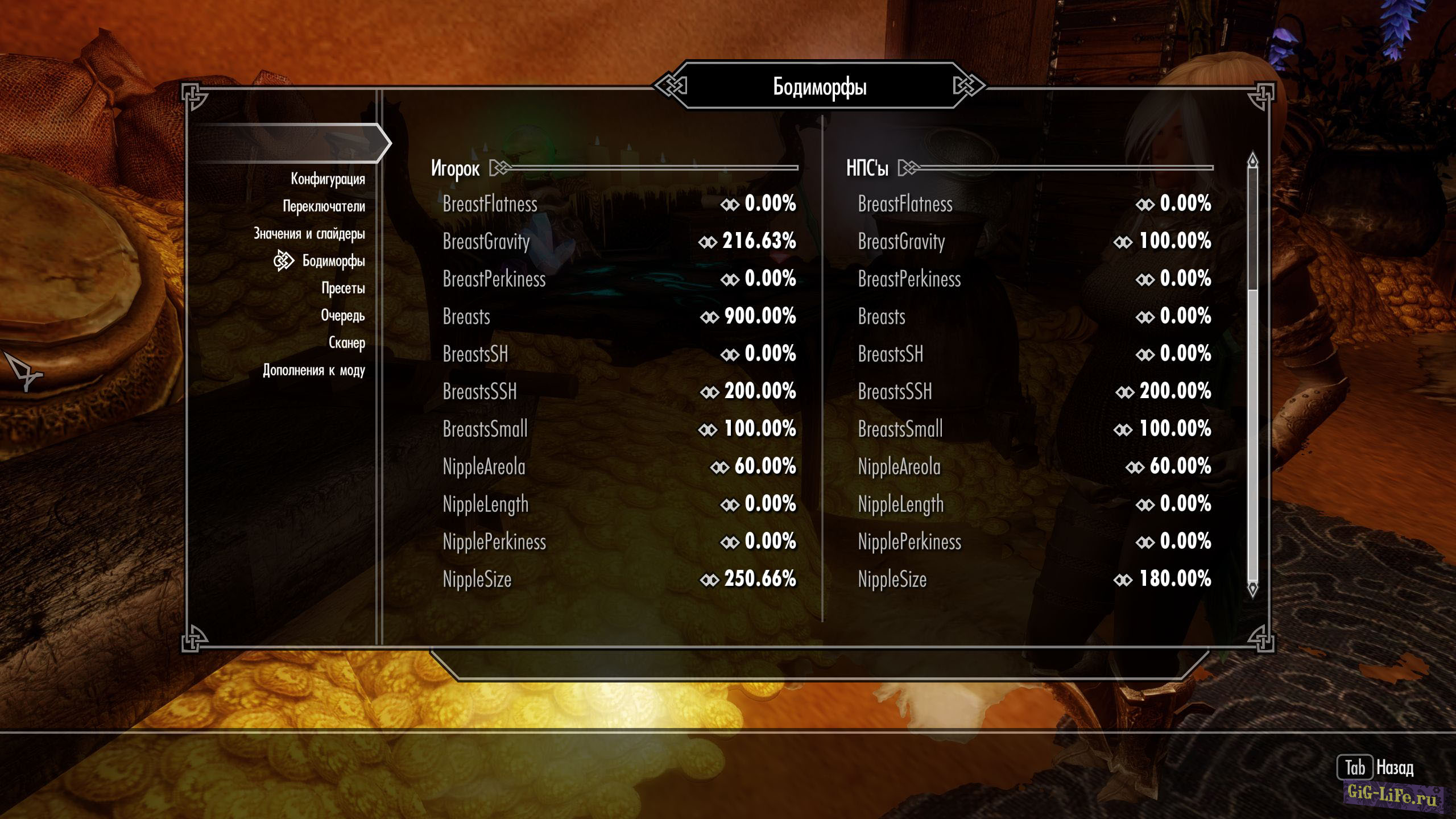Go back with the Назад button
This screenshot has height=819, width=1456.
pyautogui.click(x=1375, y=768)
